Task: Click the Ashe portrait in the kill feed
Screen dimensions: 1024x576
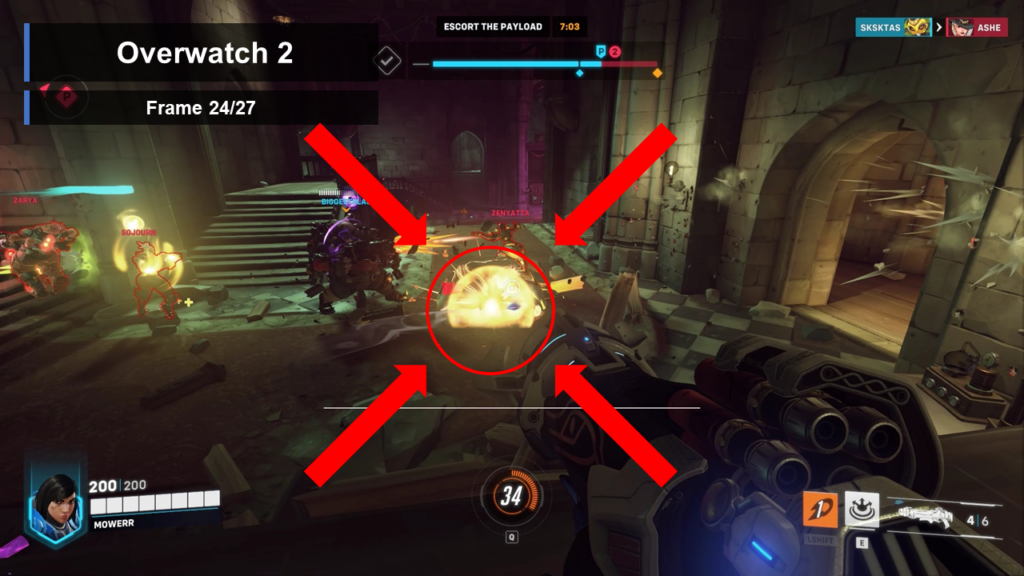Action: 963,28
